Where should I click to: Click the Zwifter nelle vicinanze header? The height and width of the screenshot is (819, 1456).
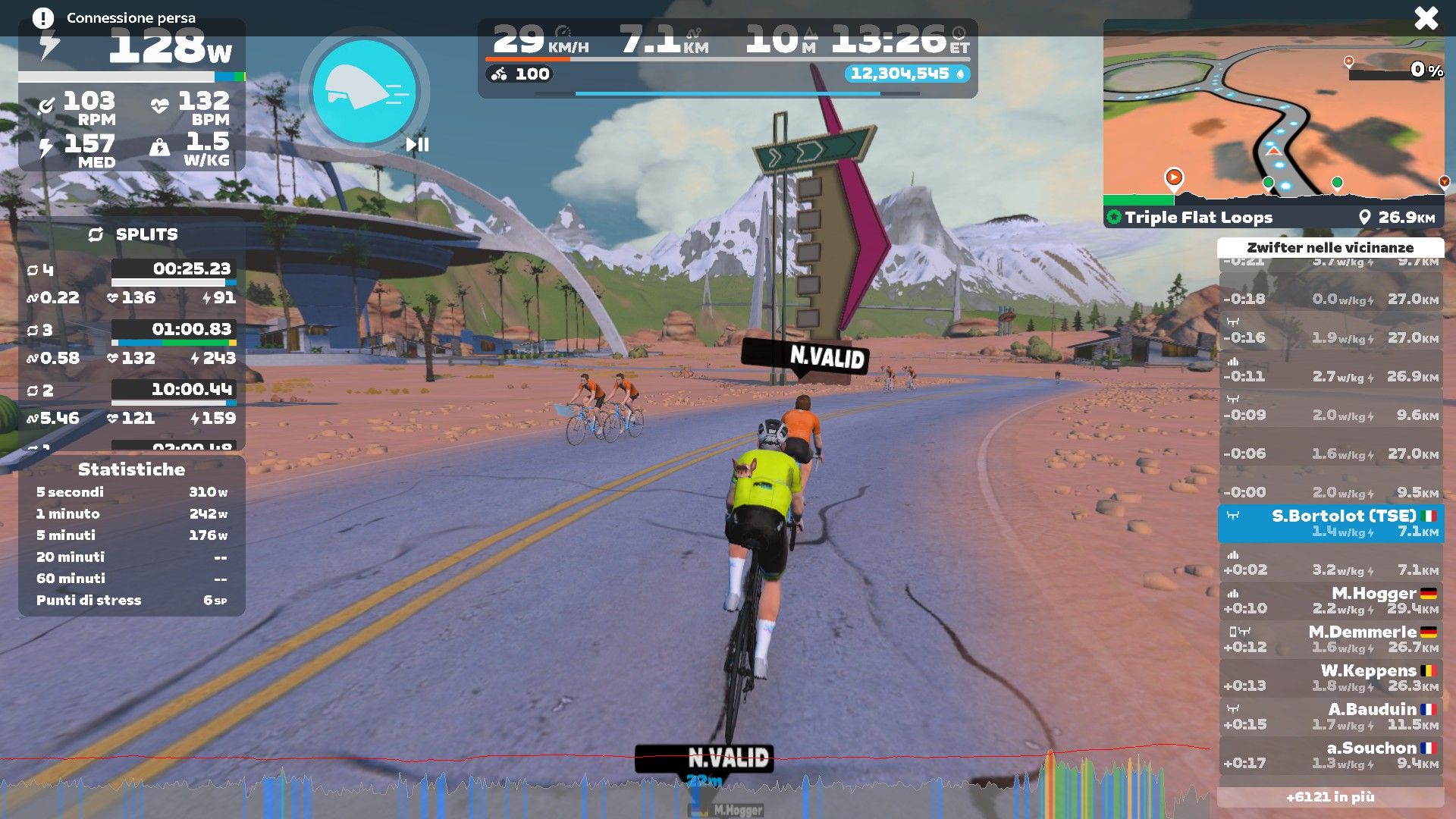1330,248
